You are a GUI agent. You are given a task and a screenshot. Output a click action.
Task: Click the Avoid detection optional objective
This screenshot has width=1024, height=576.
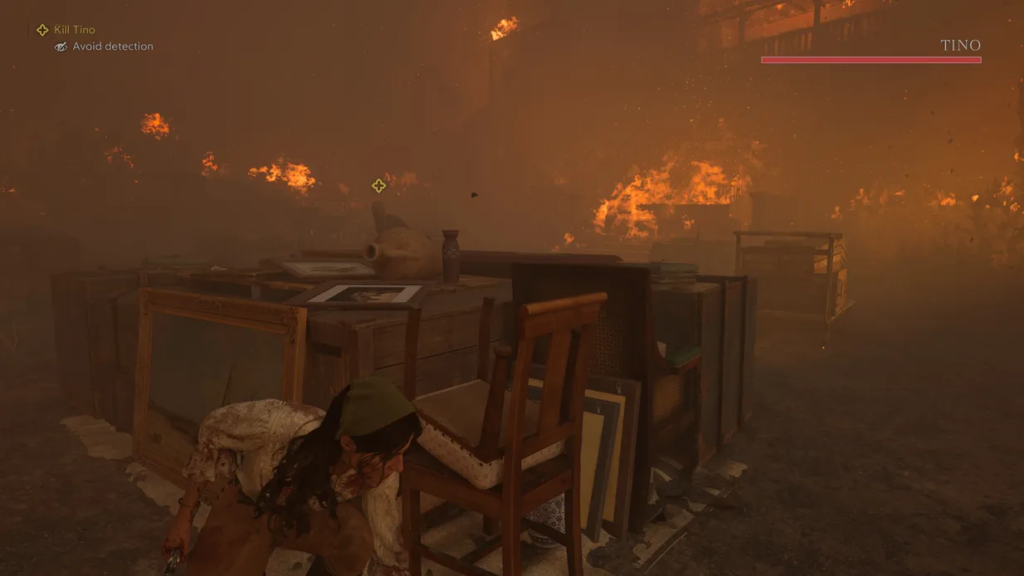pos(104,47)
